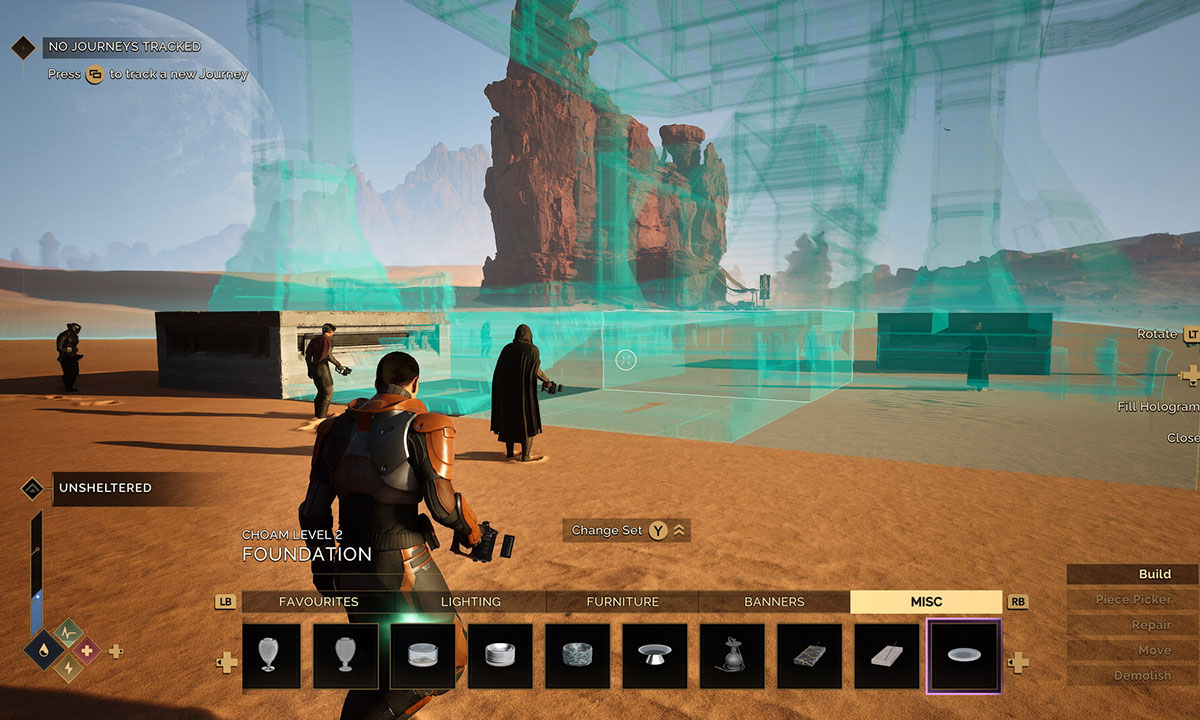Show the Banners category
This screenshot has width=1200, height=720.
coord(774,602)
